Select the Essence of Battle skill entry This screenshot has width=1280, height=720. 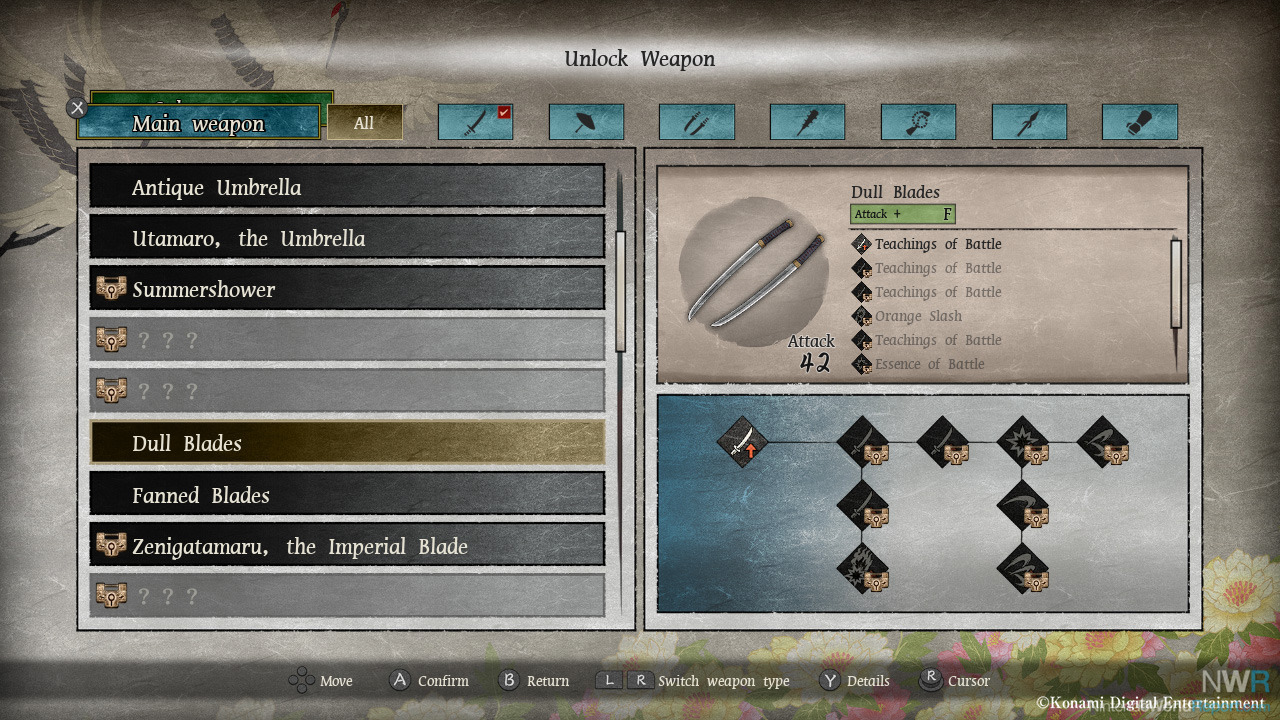pos(929,364)
